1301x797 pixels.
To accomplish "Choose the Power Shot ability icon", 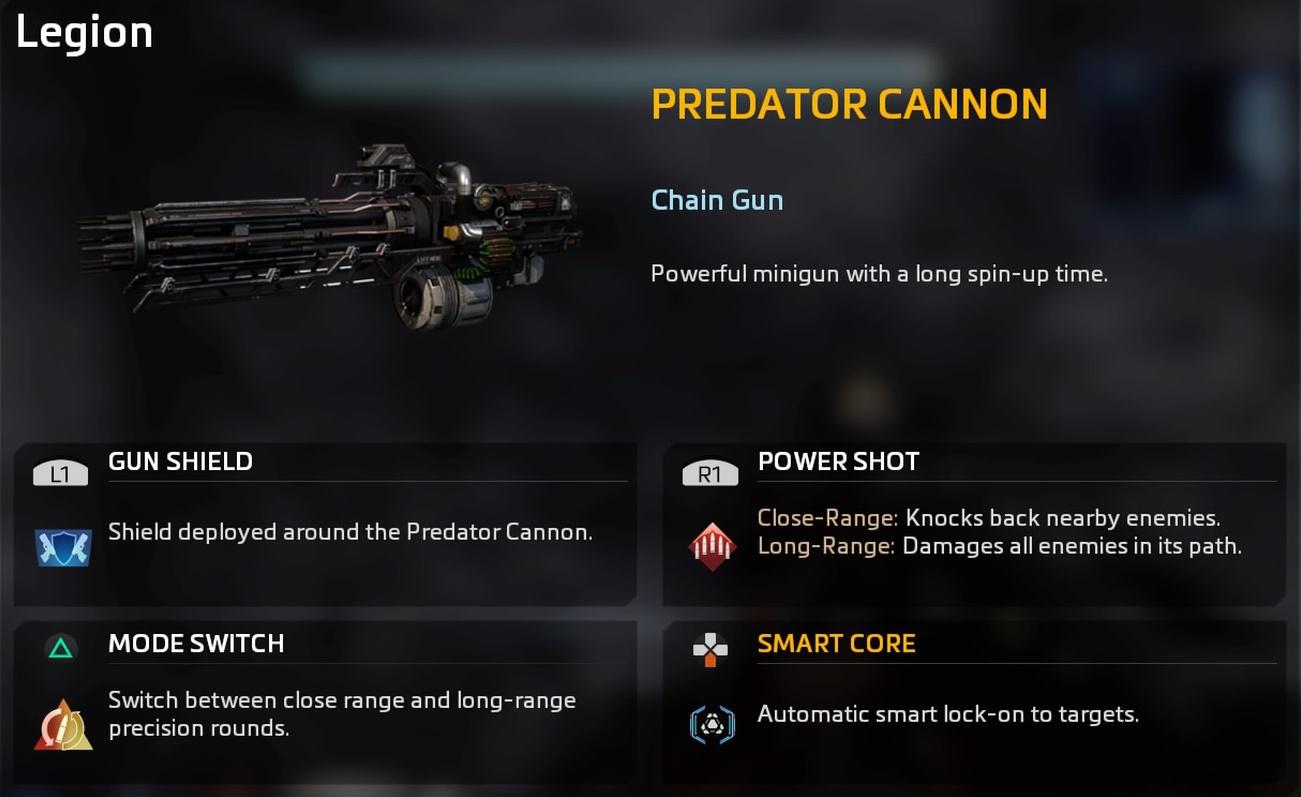I will point(712,546).
